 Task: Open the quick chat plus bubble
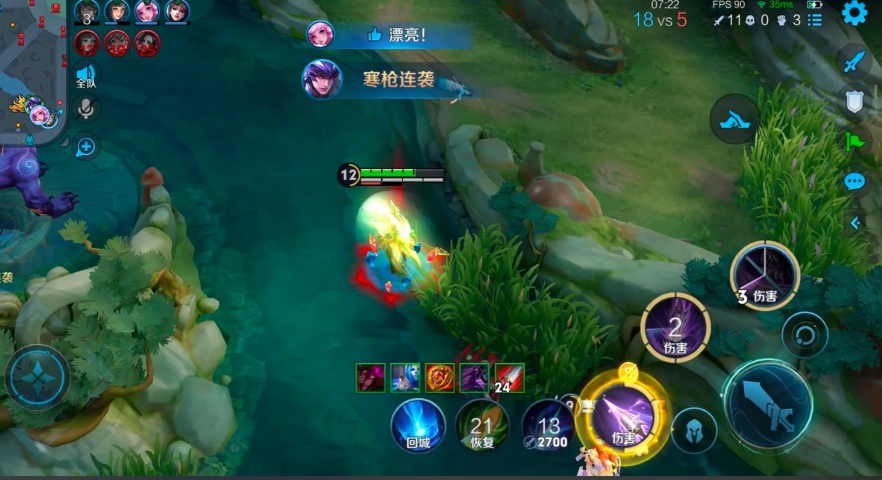(x=86, y=147)
